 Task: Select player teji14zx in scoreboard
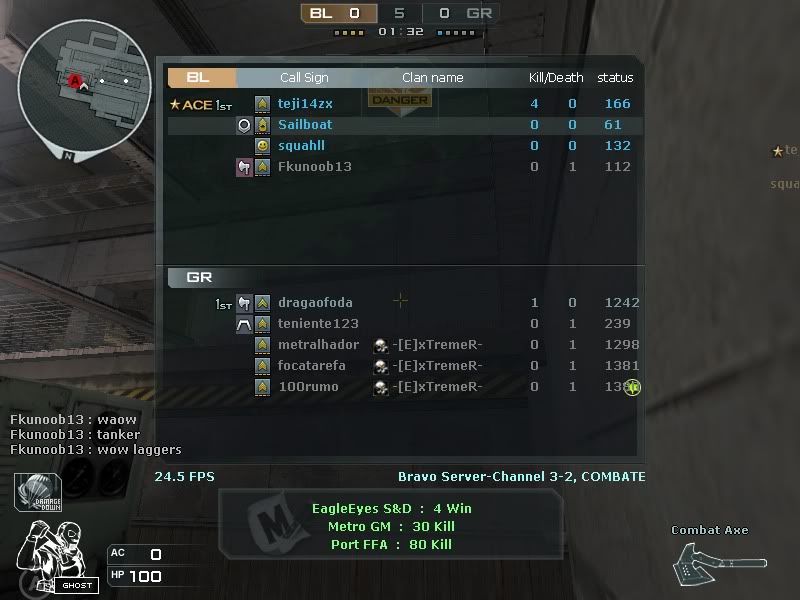[305, 104]
